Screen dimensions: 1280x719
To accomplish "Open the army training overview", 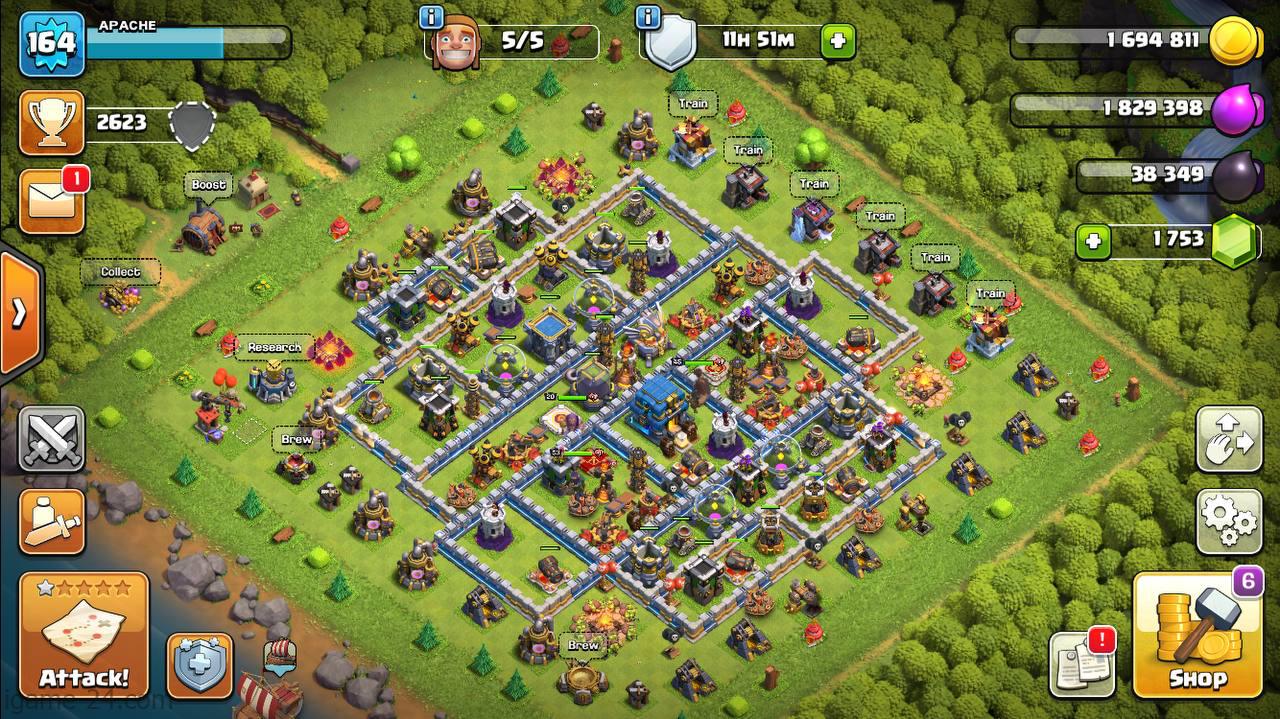I will (x=51, y=521).
